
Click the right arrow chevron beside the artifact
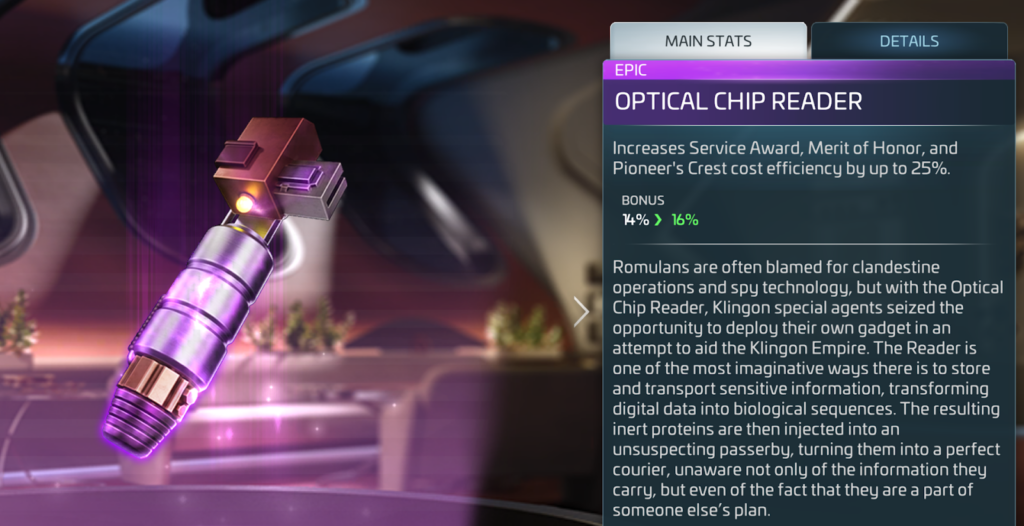click(x=582, y=311)
